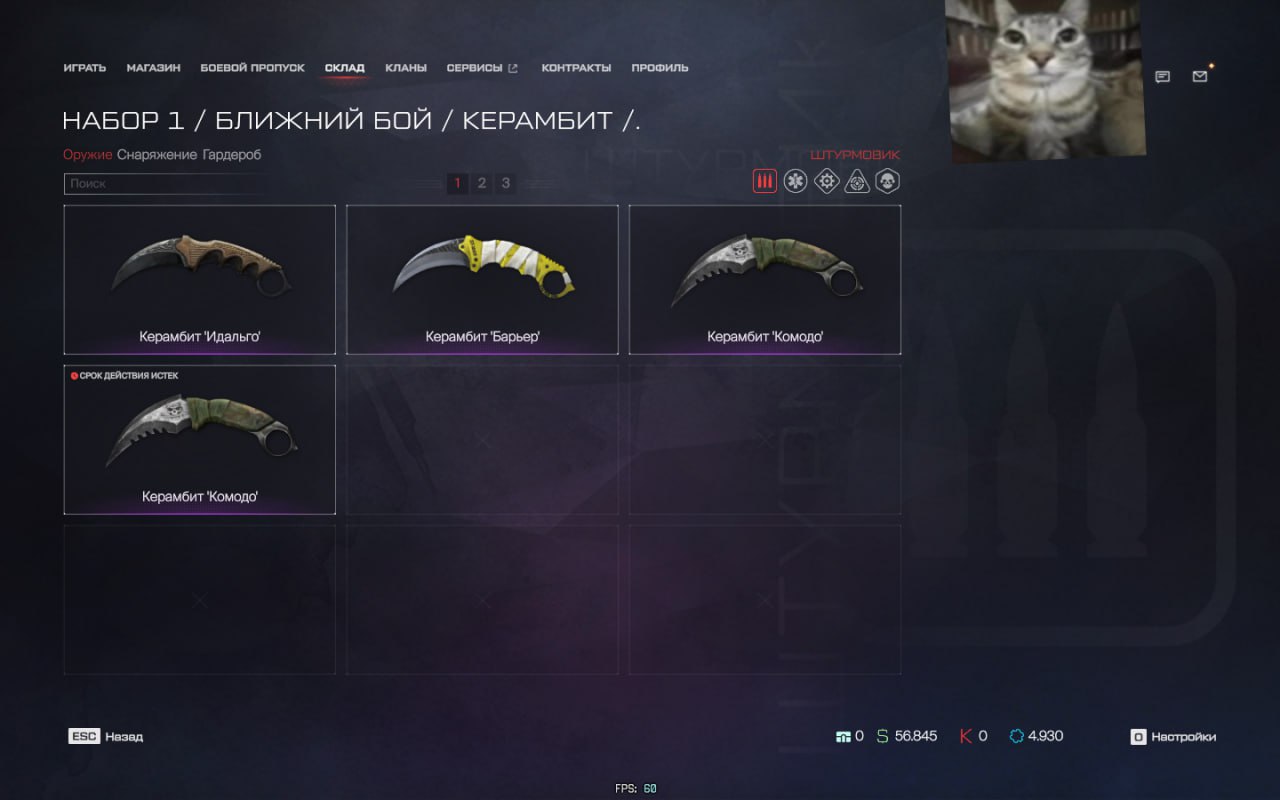Switch to the Снаряжение tab
Screen dimensions: 1280x800
pyautogui.click(x=157, y=155)
